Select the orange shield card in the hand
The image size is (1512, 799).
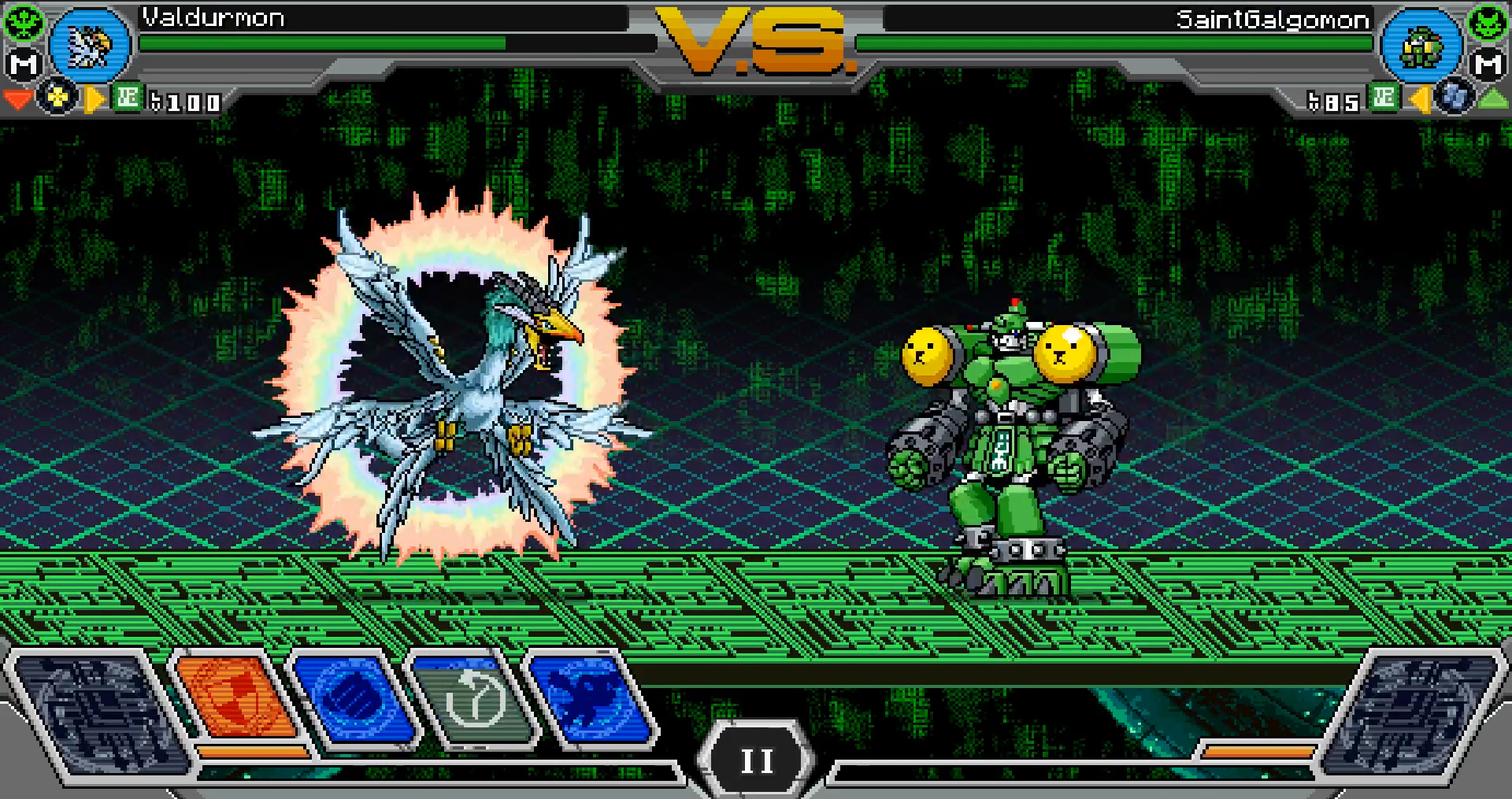click(x=235, y=697)
